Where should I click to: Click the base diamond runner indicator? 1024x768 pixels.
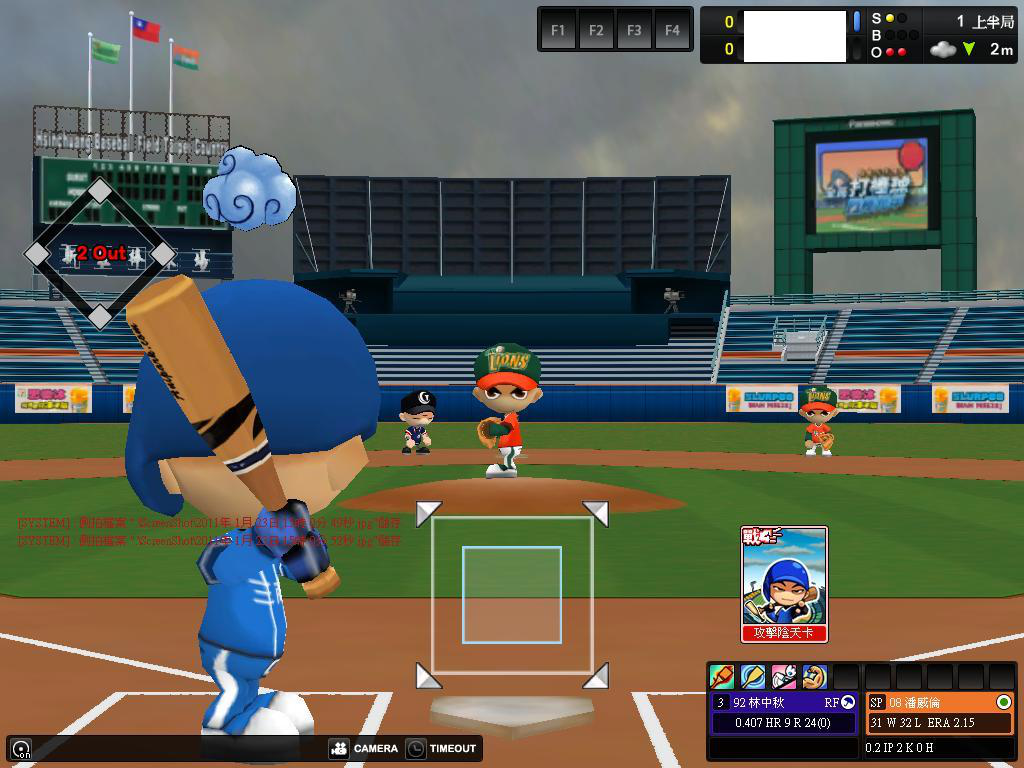tap(99, 254)
